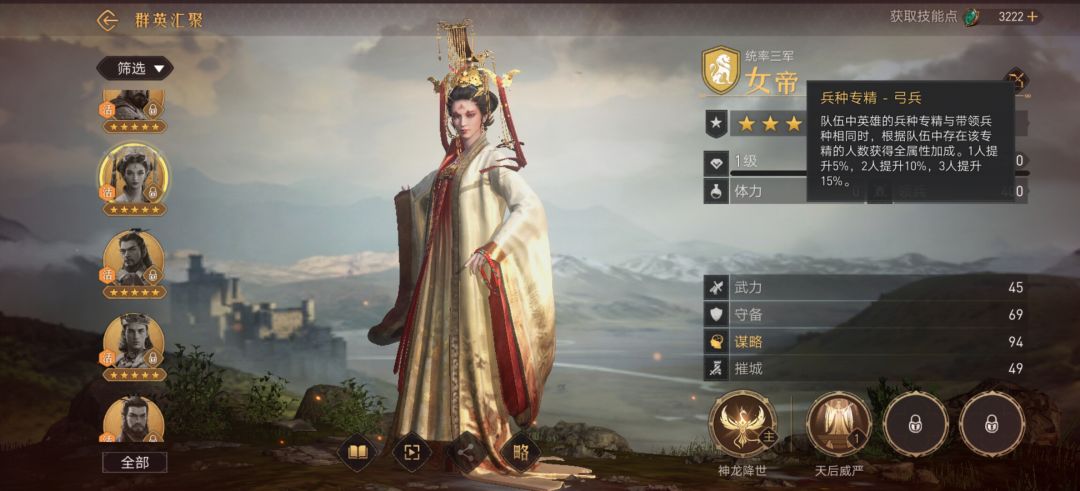The width and height of the screenshot is (1080, 491).
Task: Open the 神龙降世 main skill
Action: coord(742,424)
